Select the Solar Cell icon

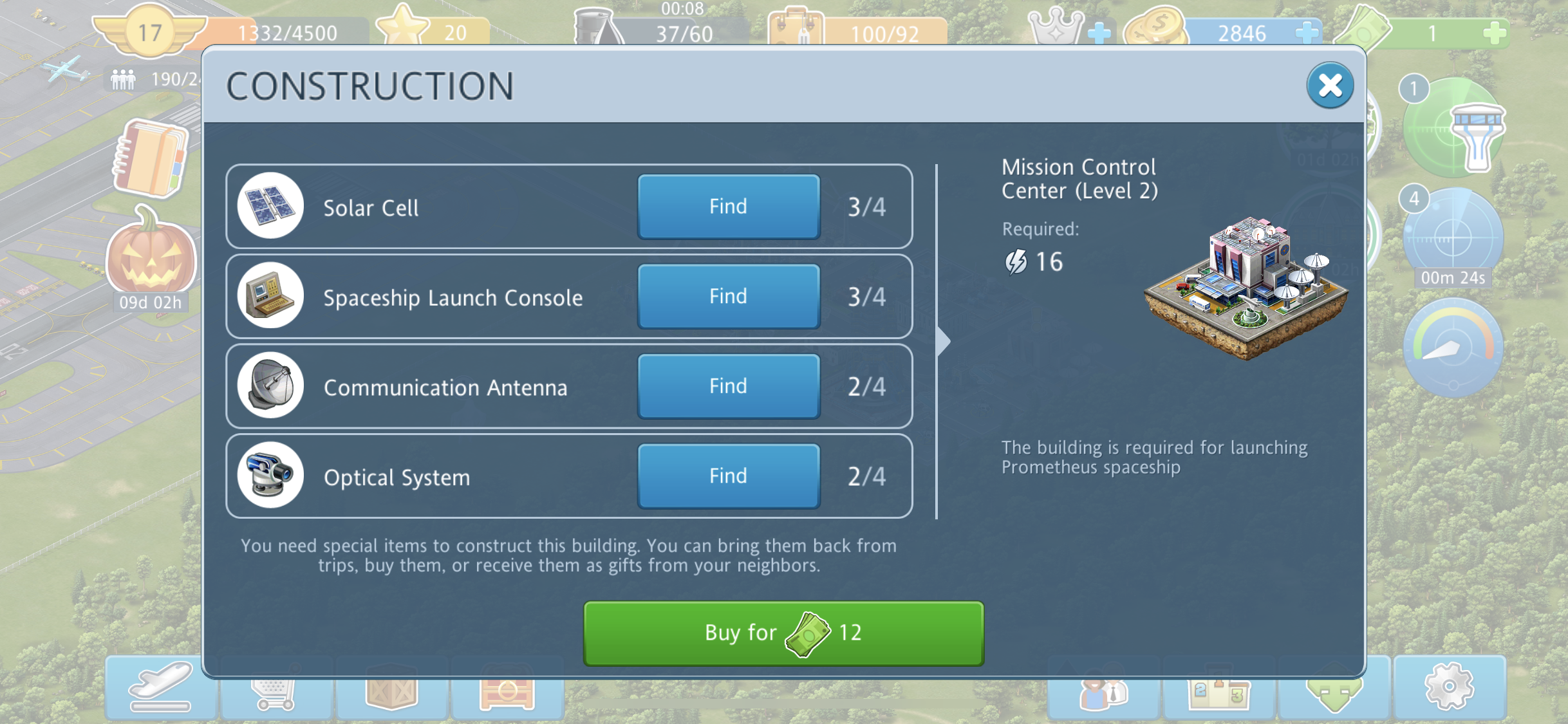coord(270,207)
